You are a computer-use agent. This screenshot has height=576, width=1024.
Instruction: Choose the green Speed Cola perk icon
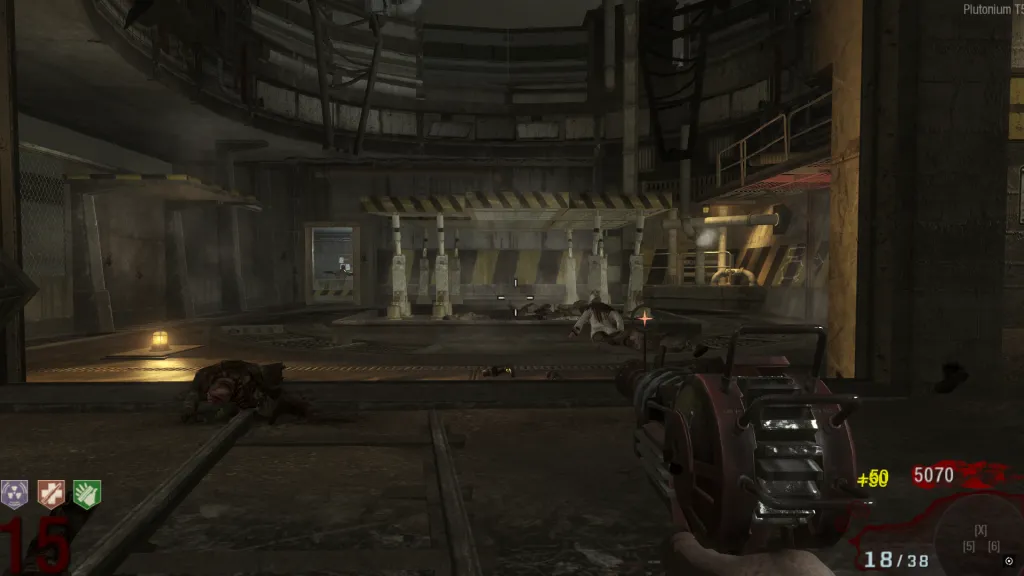point(85,493)
